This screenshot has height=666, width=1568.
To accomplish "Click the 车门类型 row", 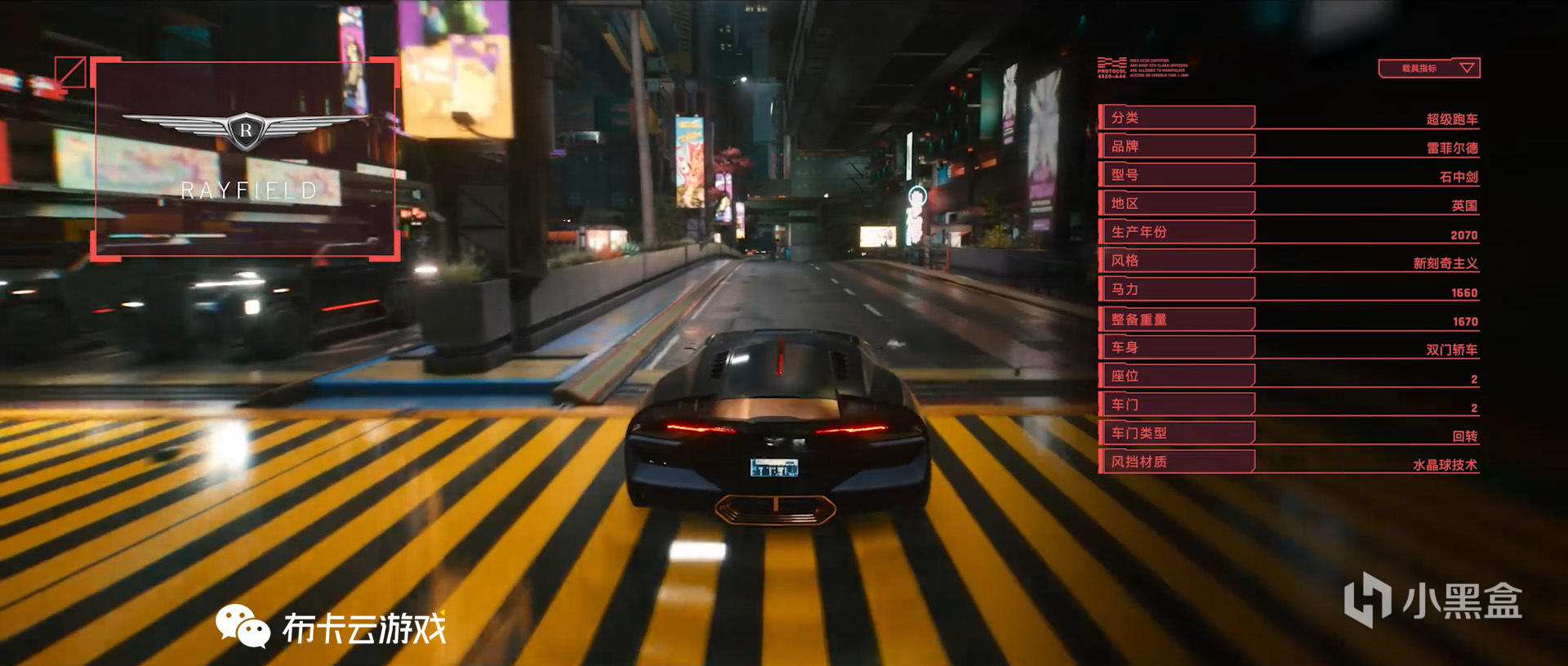I will (1176, 433).
